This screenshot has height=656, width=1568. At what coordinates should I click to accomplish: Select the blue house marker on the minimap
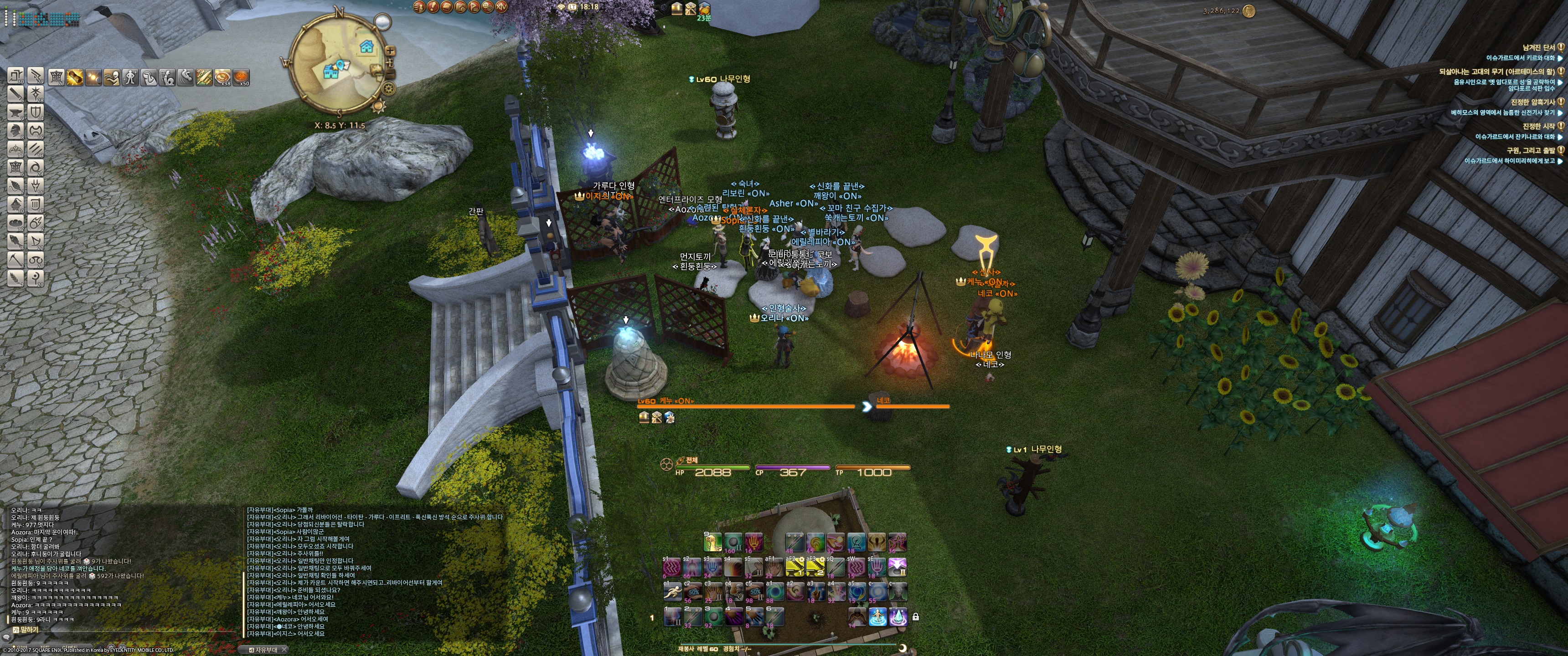(x=366, y=46)
